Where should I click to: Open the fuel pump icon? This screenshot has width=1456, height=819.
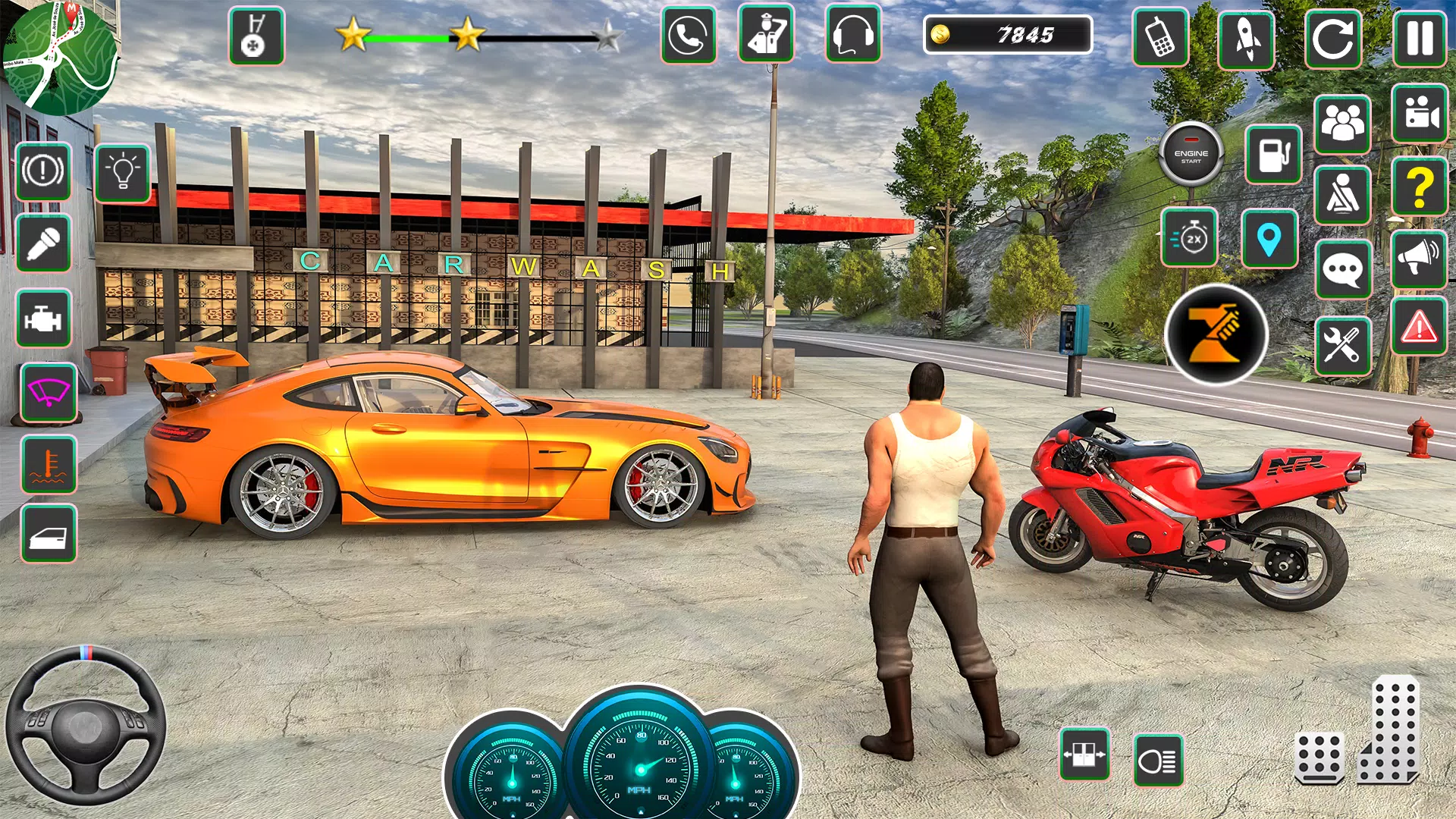(x=1272, y=152)
